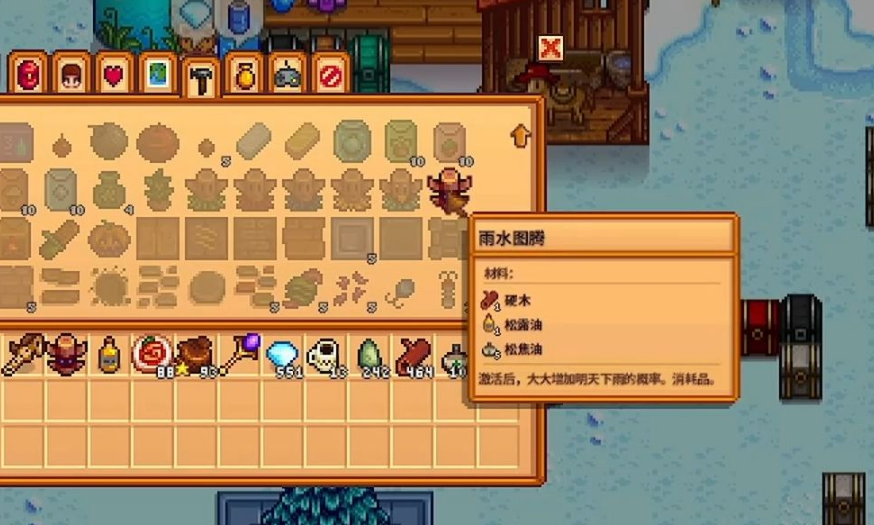Image resolution: width=874 pixels, height=525 pixels.
Task: Select the red swirl item stack of 88
Action: point(152,354)
